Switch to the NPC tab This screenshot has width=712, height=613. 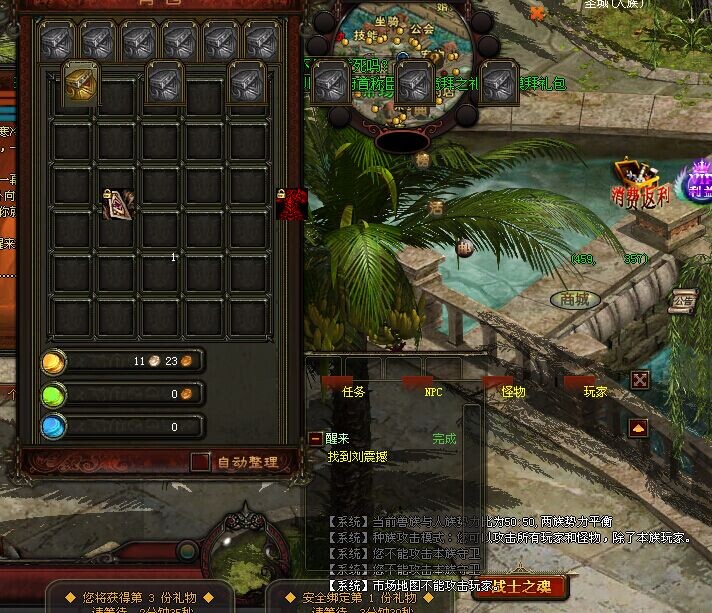pyautogui.click(x=433, y=391)
